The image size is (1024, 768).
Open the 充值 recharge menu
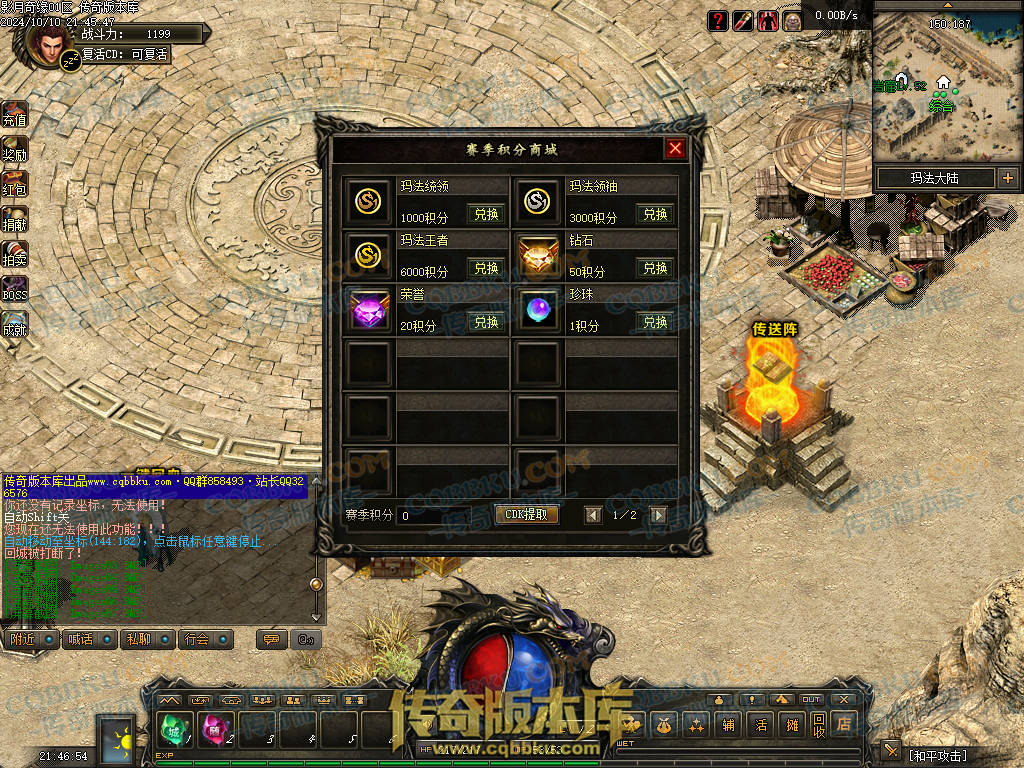click(14, 114)
